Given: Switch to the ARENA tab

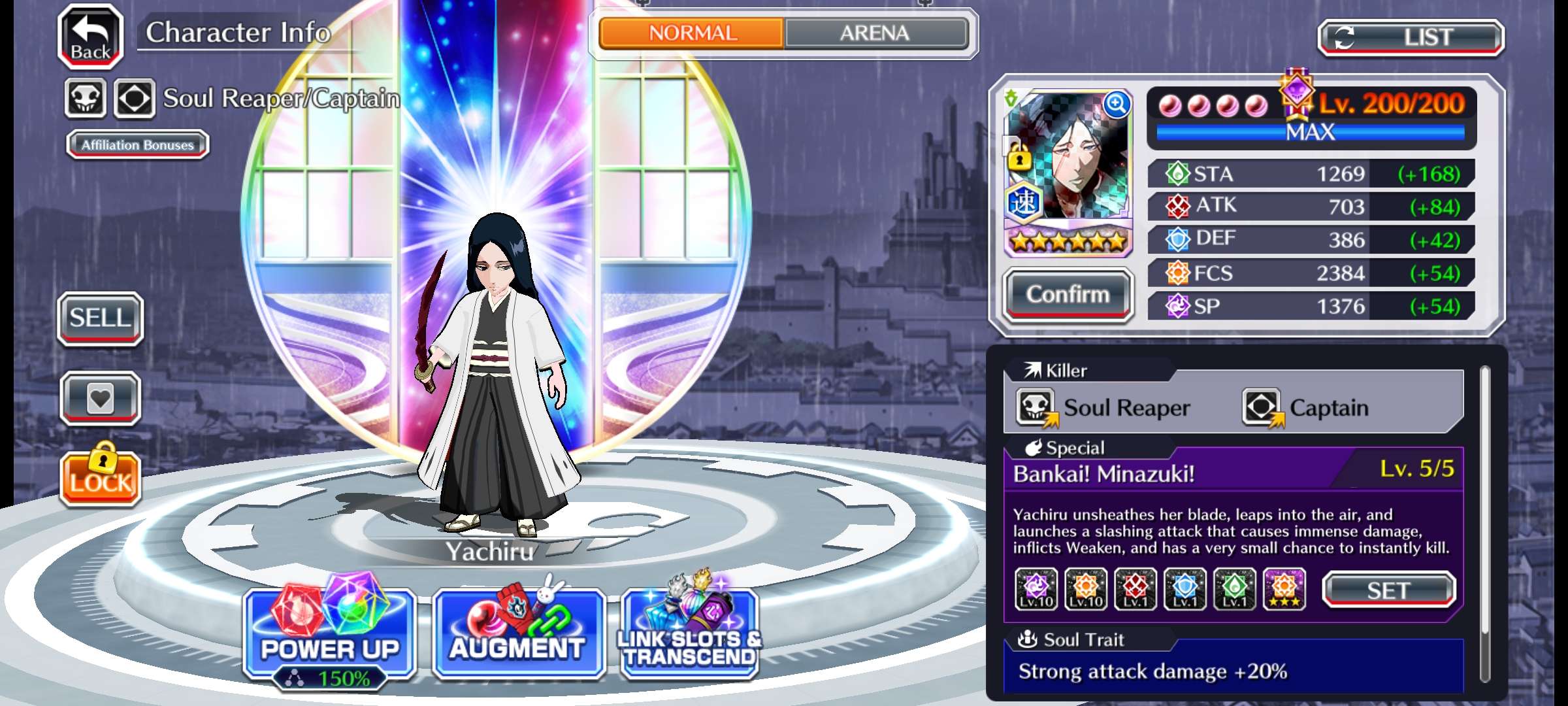Looking at the screenshot, I should [x=875, y=33].
